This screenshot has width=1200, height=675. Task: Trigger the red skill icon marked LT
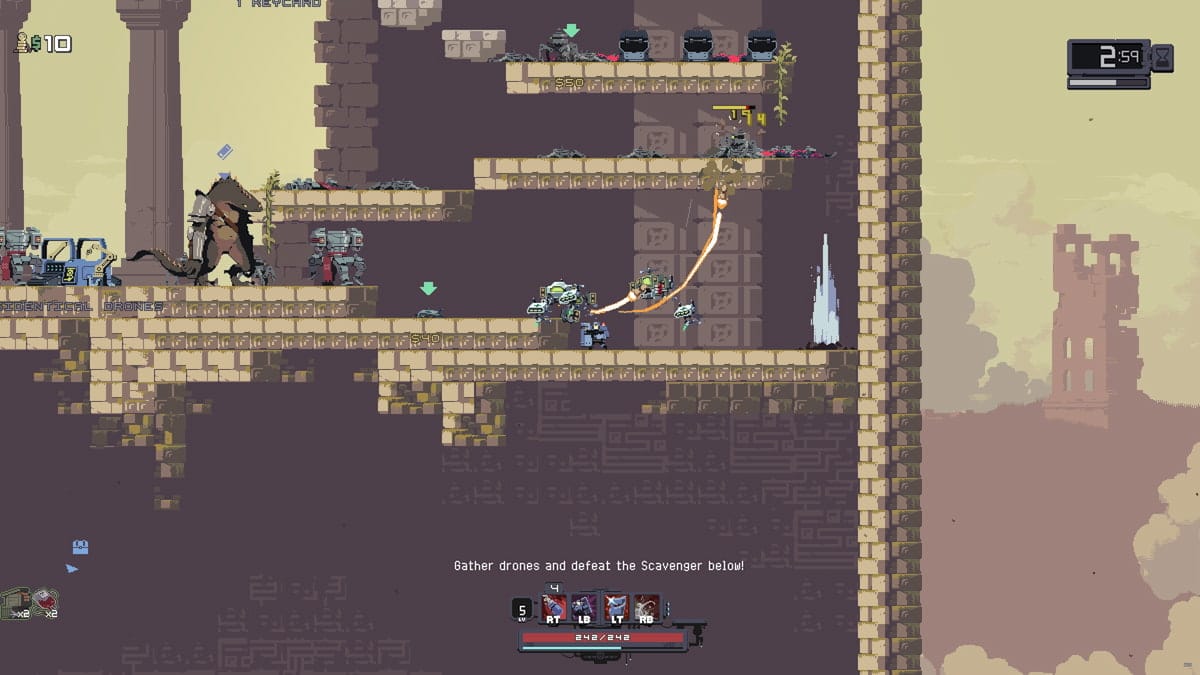(x=616, y=607)
